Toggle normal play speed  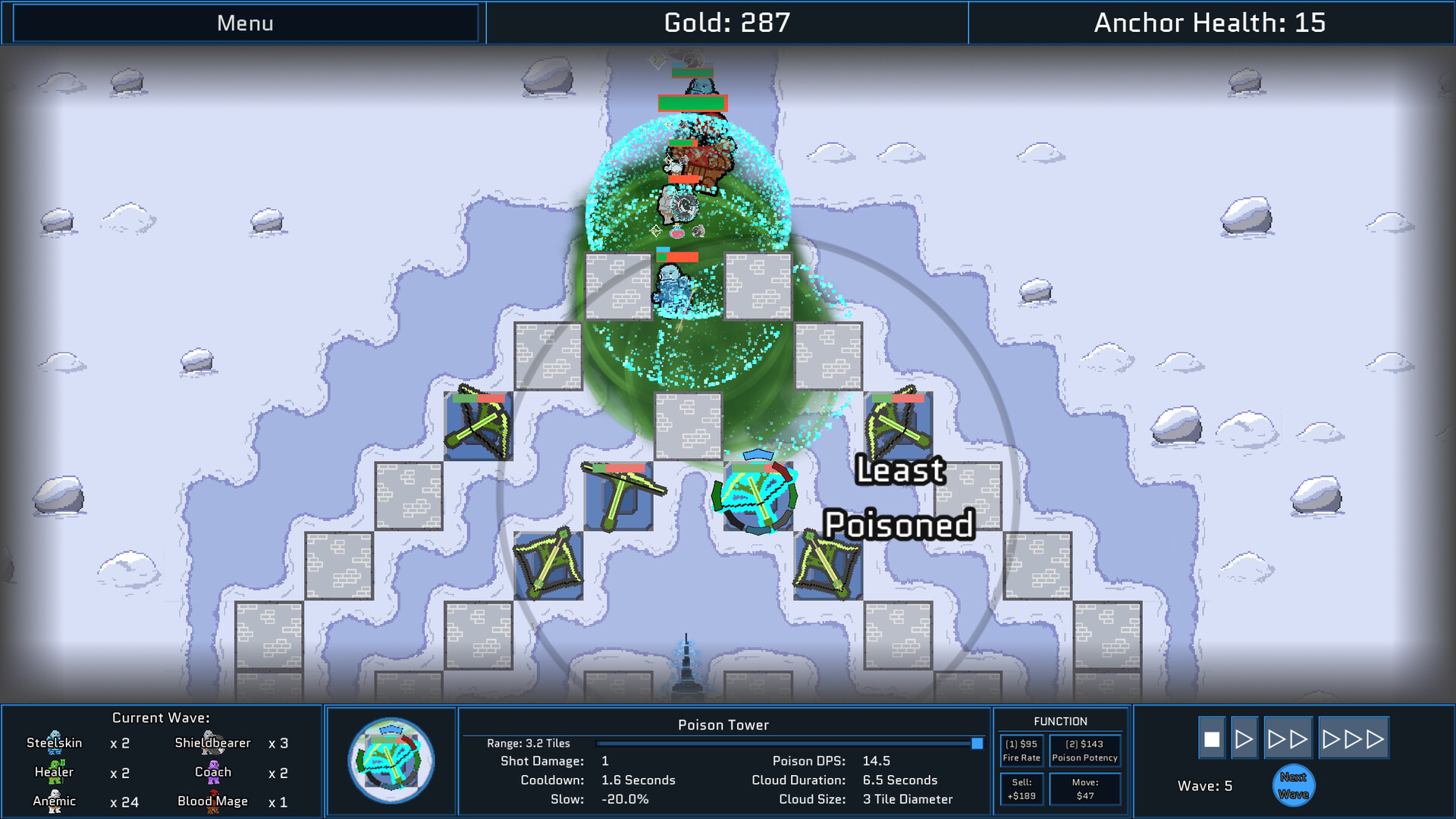pos(1244,736)
